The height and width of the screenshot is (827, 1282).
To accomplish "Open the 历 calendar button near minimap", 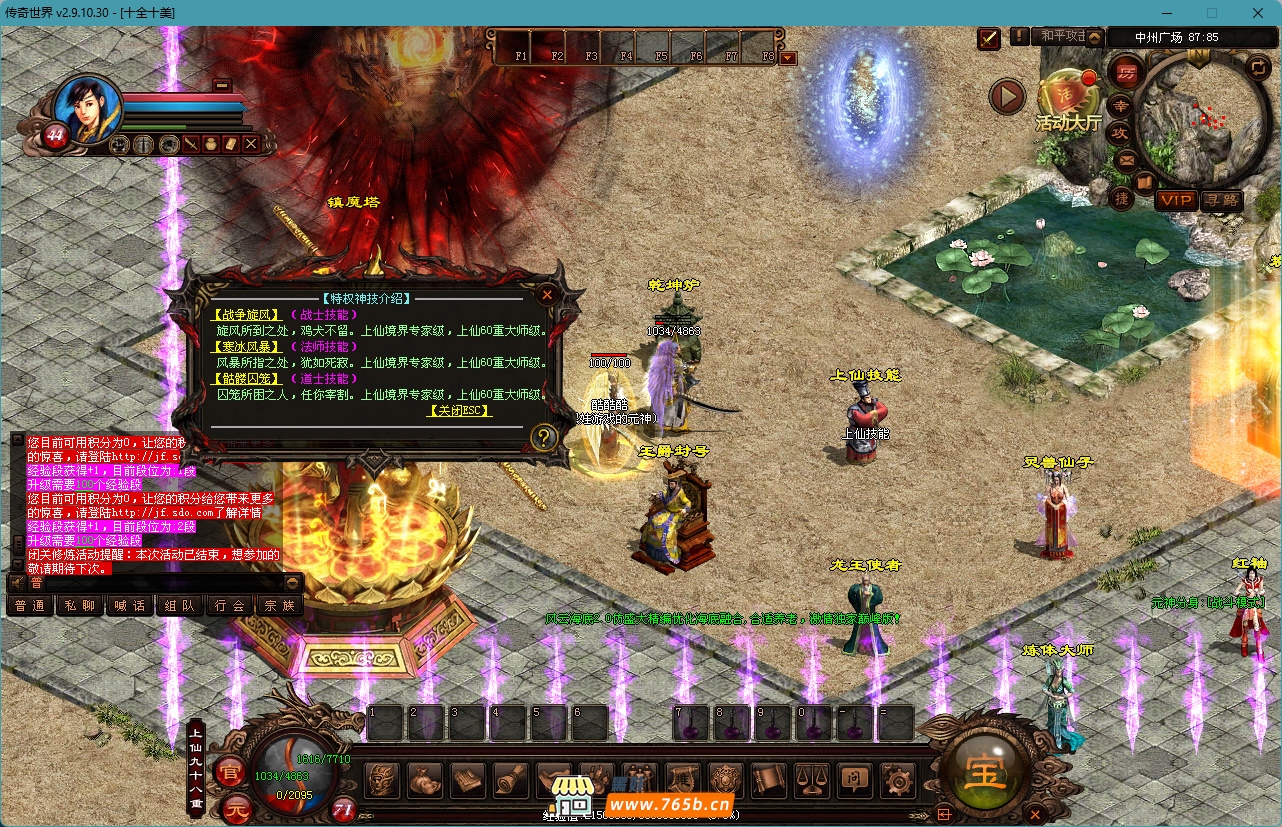I will (x=1126, y=73).
